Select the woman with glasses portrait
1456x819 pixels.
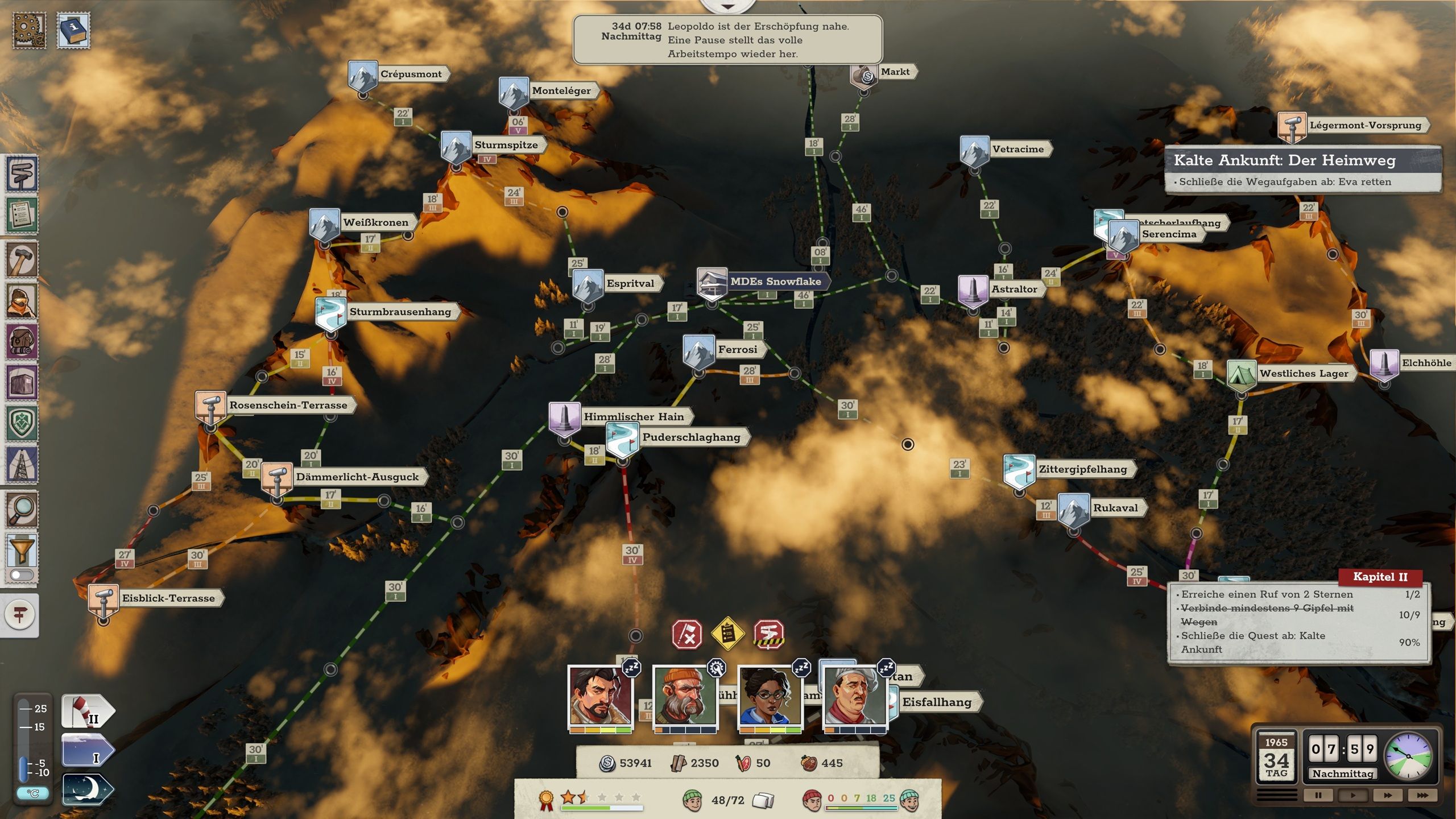click(769, 696)
